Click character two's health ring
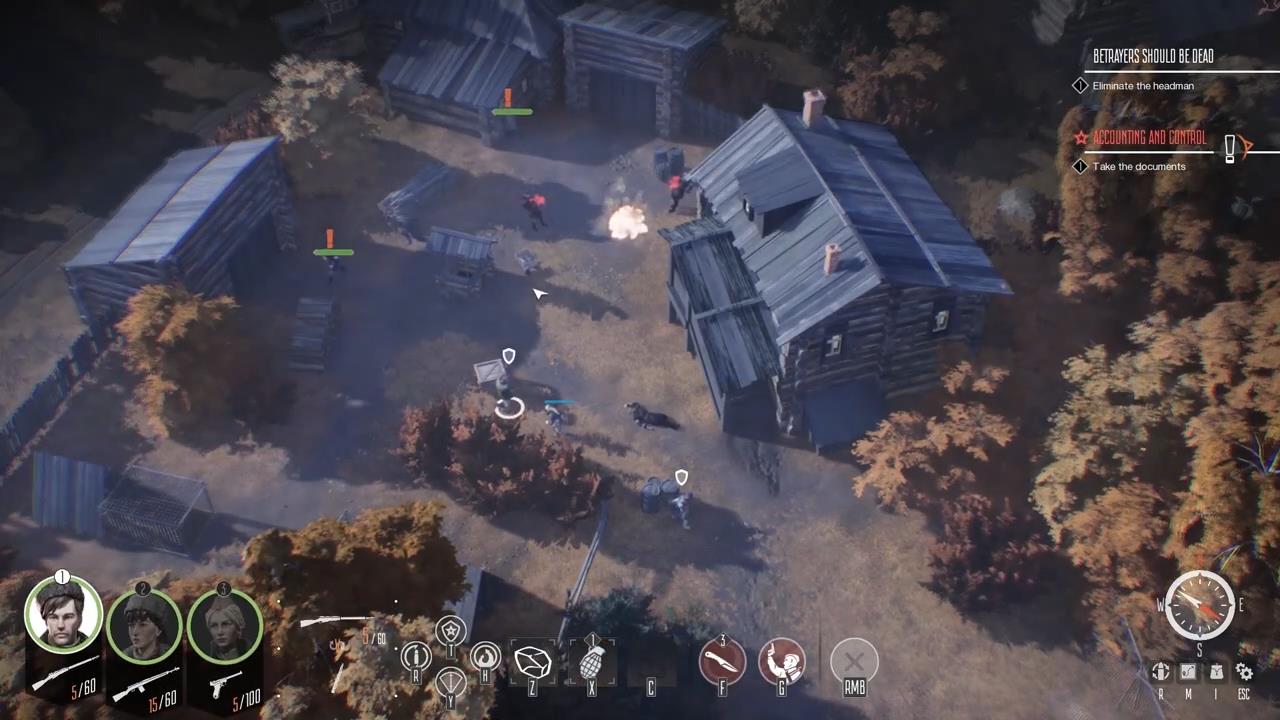The image size is (1280, 720). (x=143, y=625)
